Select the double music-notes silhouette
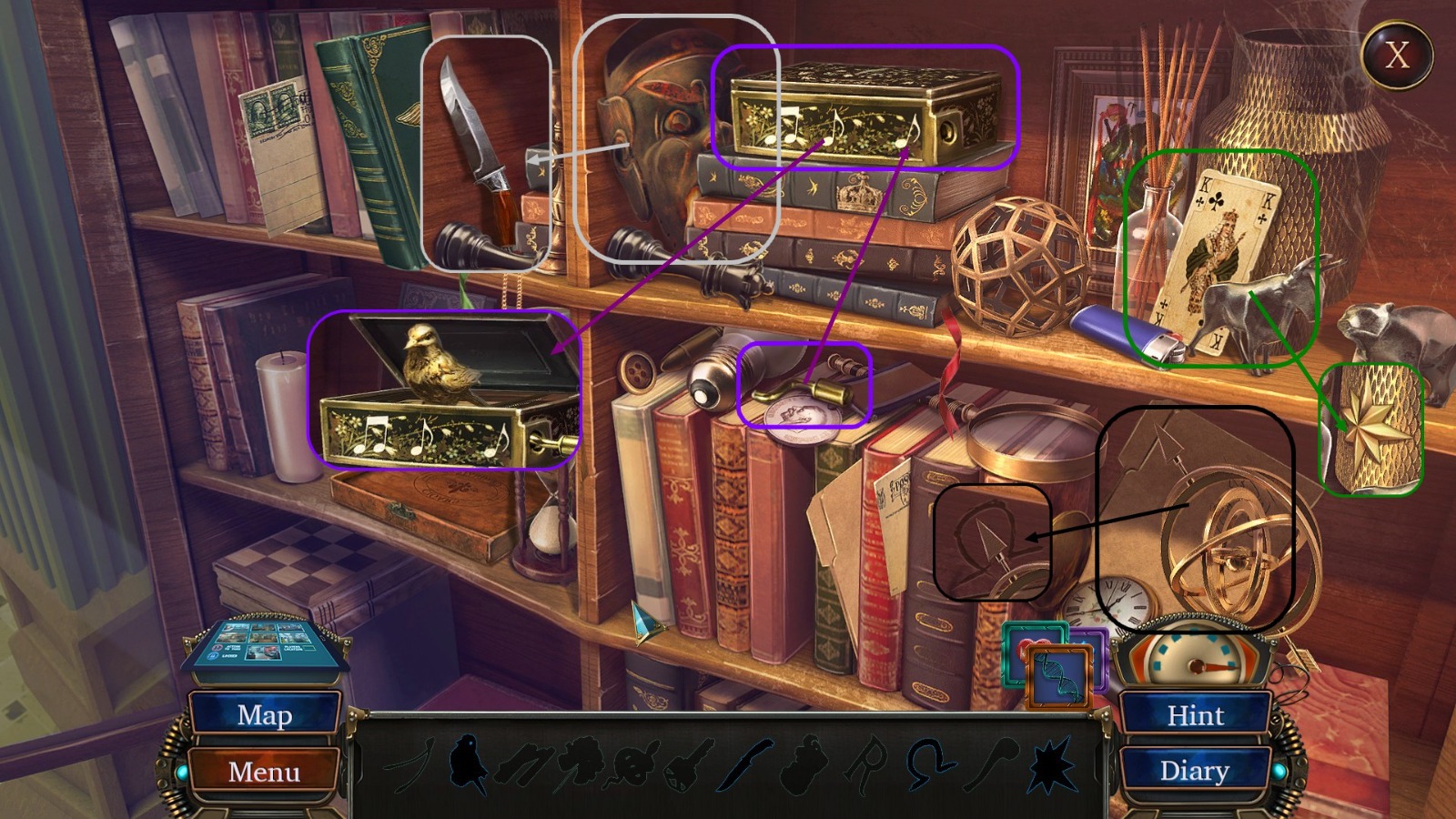This screenshot has height=819, width=1456. click(525, 764)
